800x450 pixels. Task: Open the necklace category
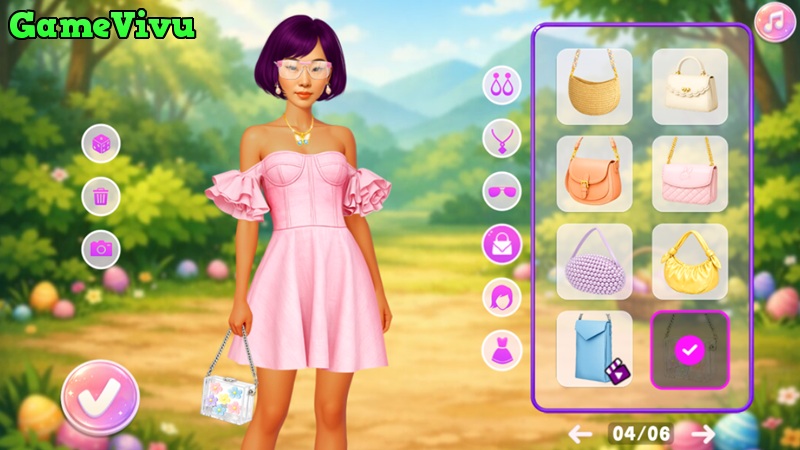[x=502, y=138]
